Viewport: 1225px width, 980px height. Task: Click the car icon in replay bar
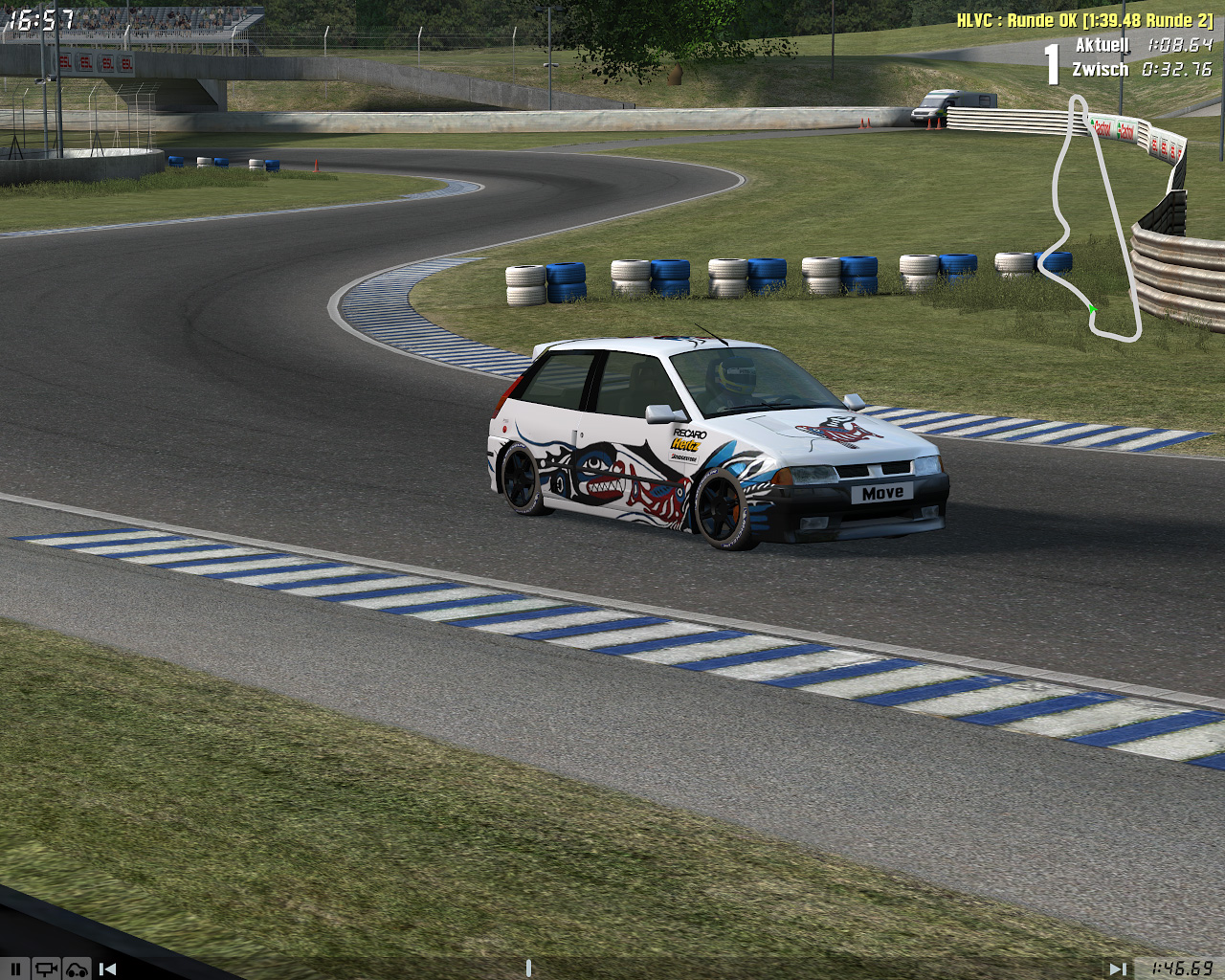[77, 969]
